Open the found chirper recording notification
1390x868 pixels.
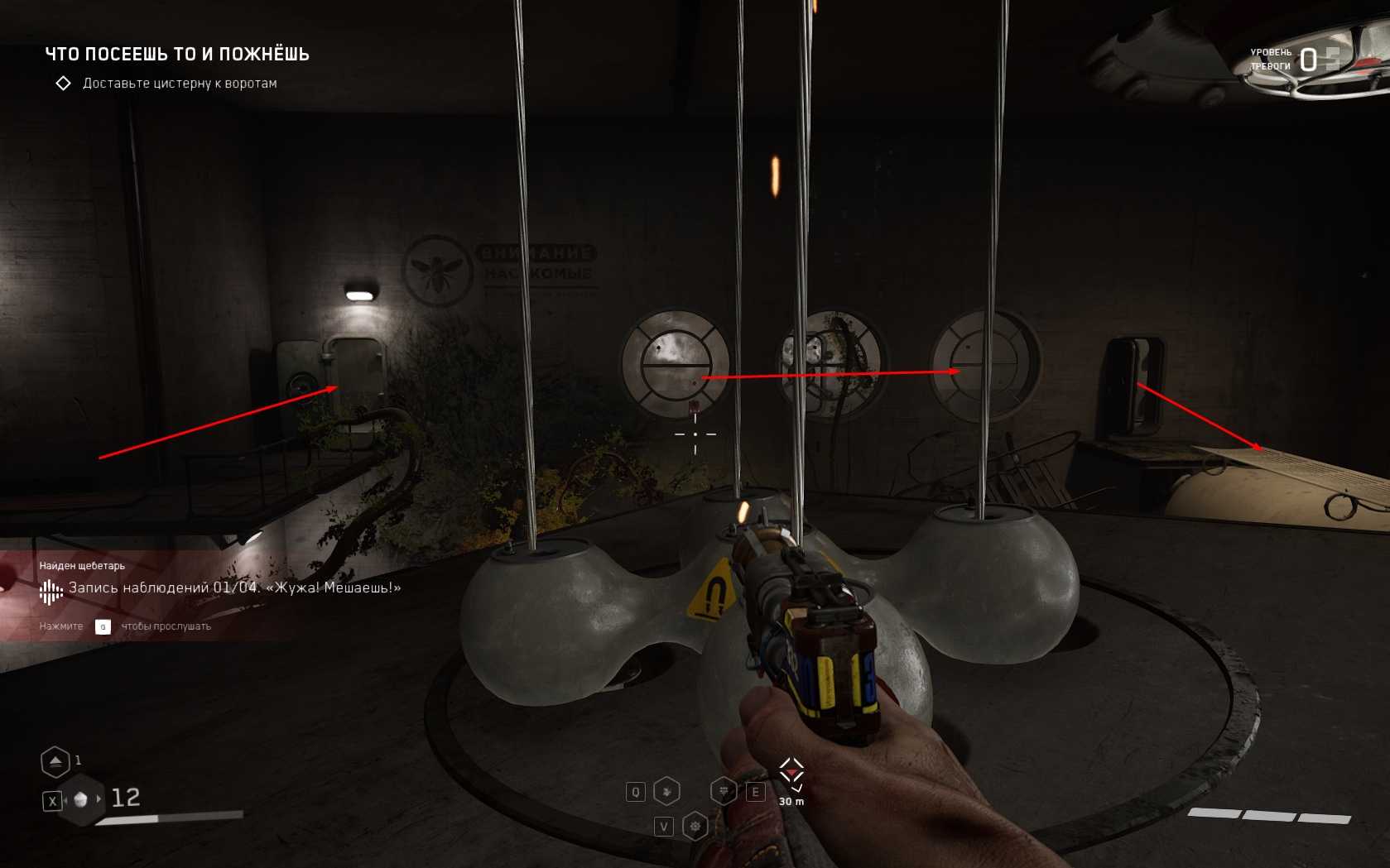click(x=234, y=587)
